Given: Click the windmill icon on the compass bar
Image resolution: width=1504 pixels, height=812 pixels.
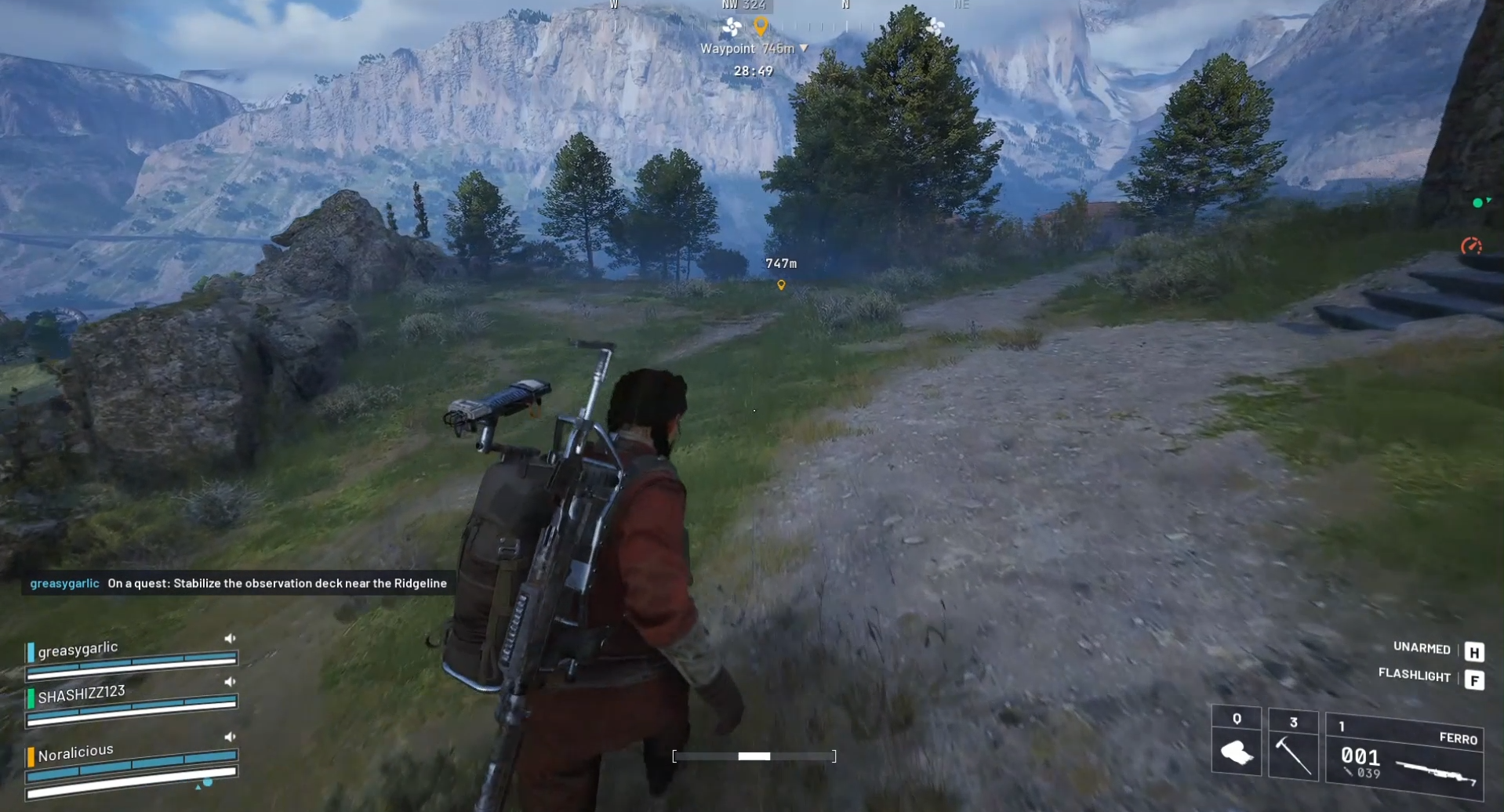Looking at the screenshot, I should 733,24.
